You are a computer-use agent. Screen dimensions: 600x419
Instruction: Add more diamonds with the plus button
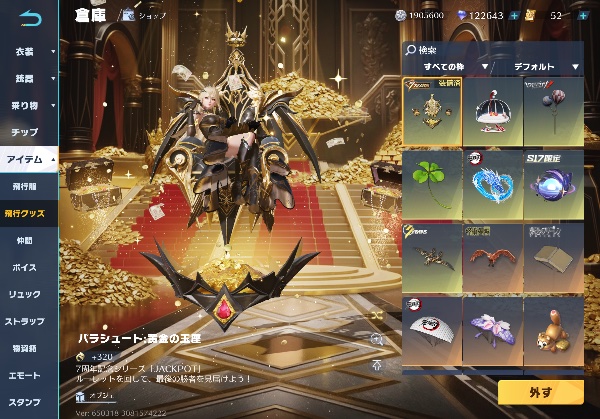point(514,16)
